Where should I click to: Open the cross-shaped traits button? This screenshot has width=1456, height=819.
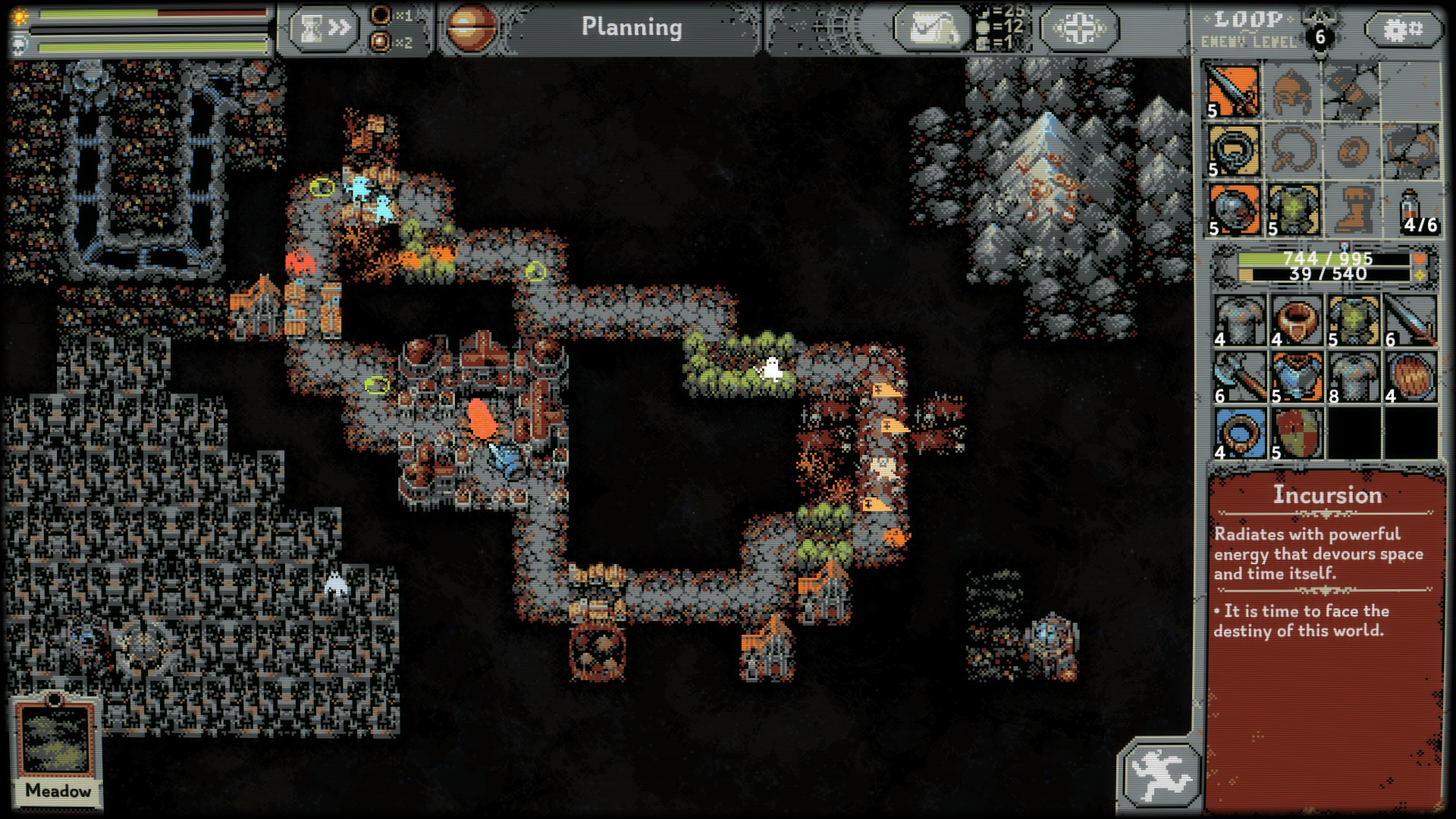point(1078,29)
